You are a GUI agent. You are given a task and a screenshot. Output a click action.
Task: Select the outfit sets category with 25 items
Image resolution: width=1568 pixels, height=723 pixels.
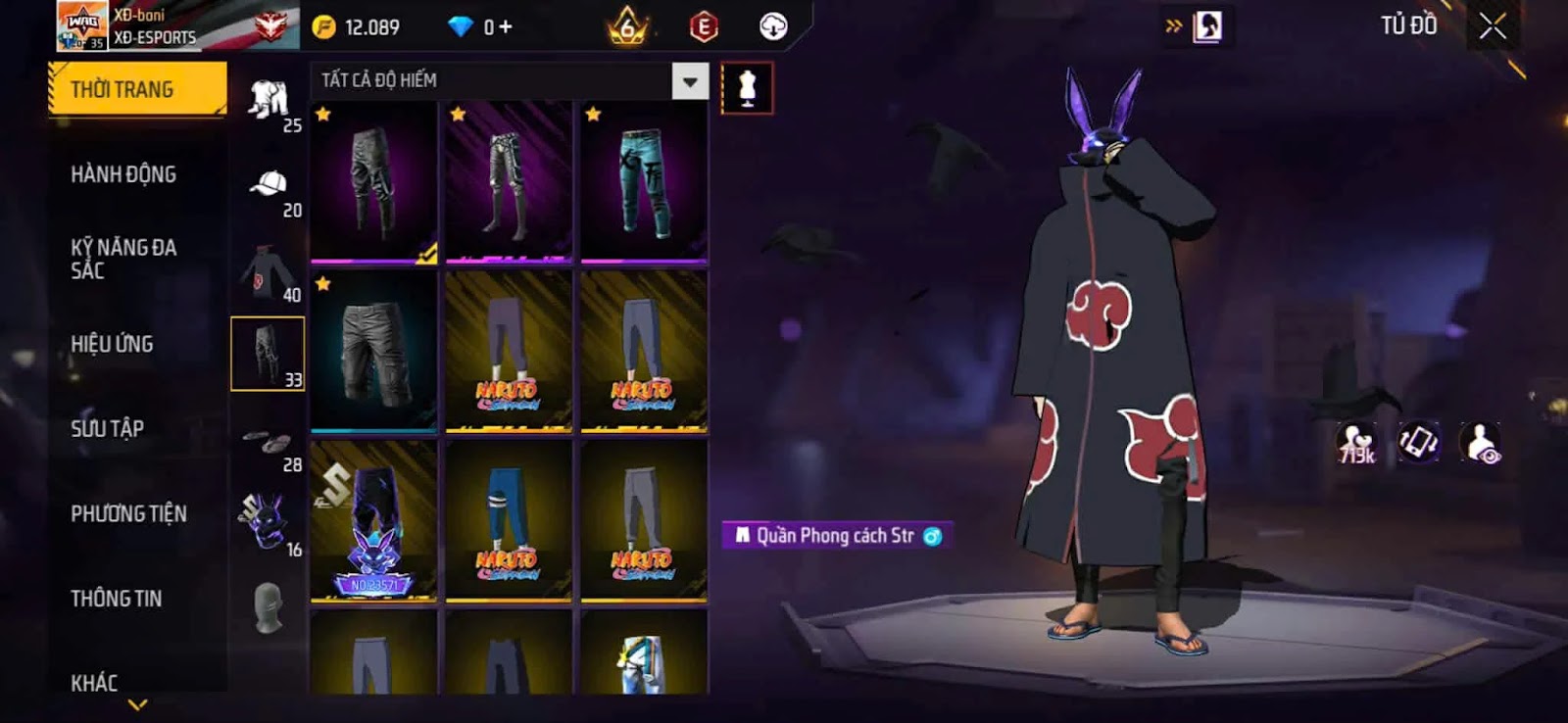269,101
